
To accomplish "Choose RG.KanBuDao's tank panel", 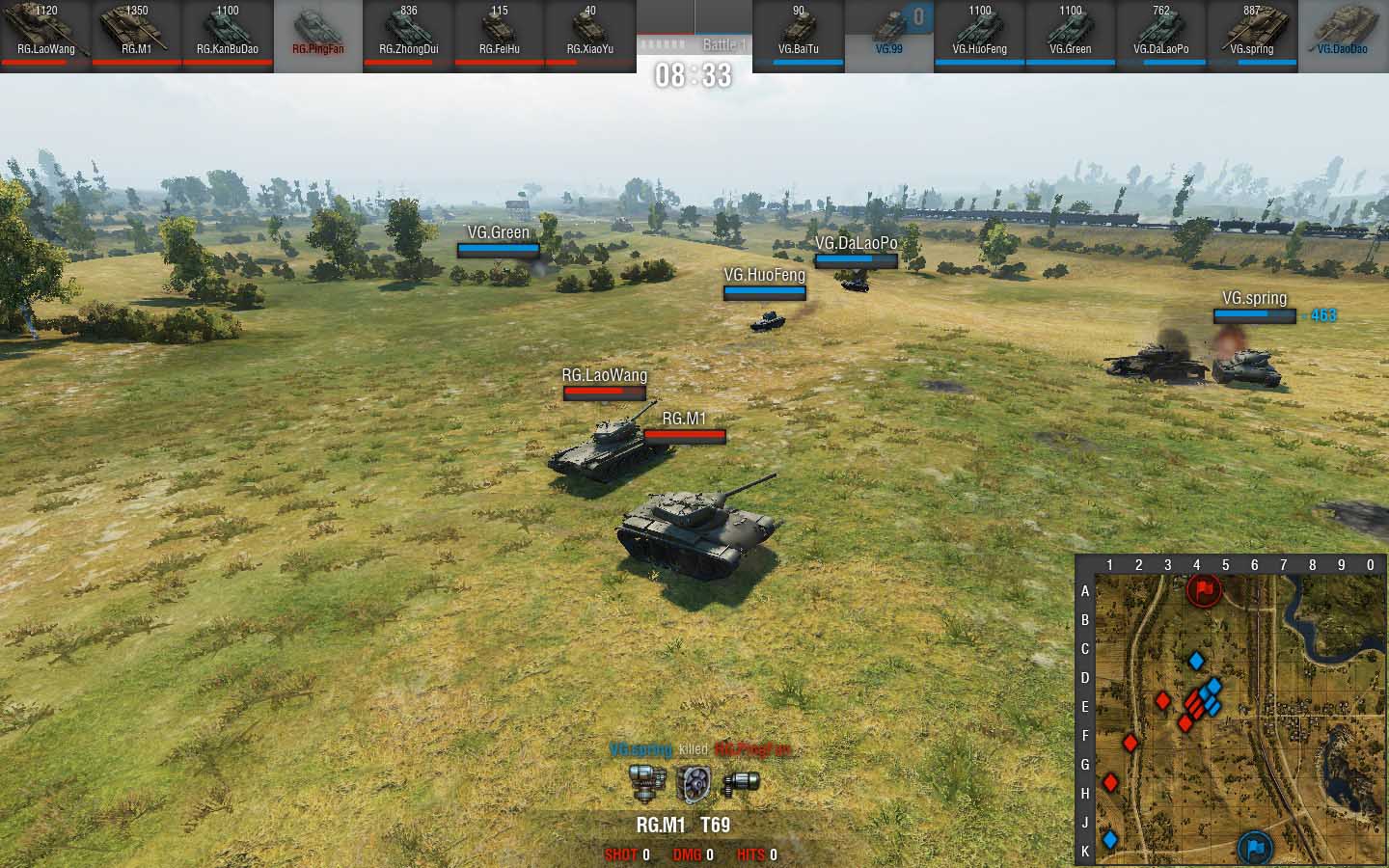I will coord(227,35).
